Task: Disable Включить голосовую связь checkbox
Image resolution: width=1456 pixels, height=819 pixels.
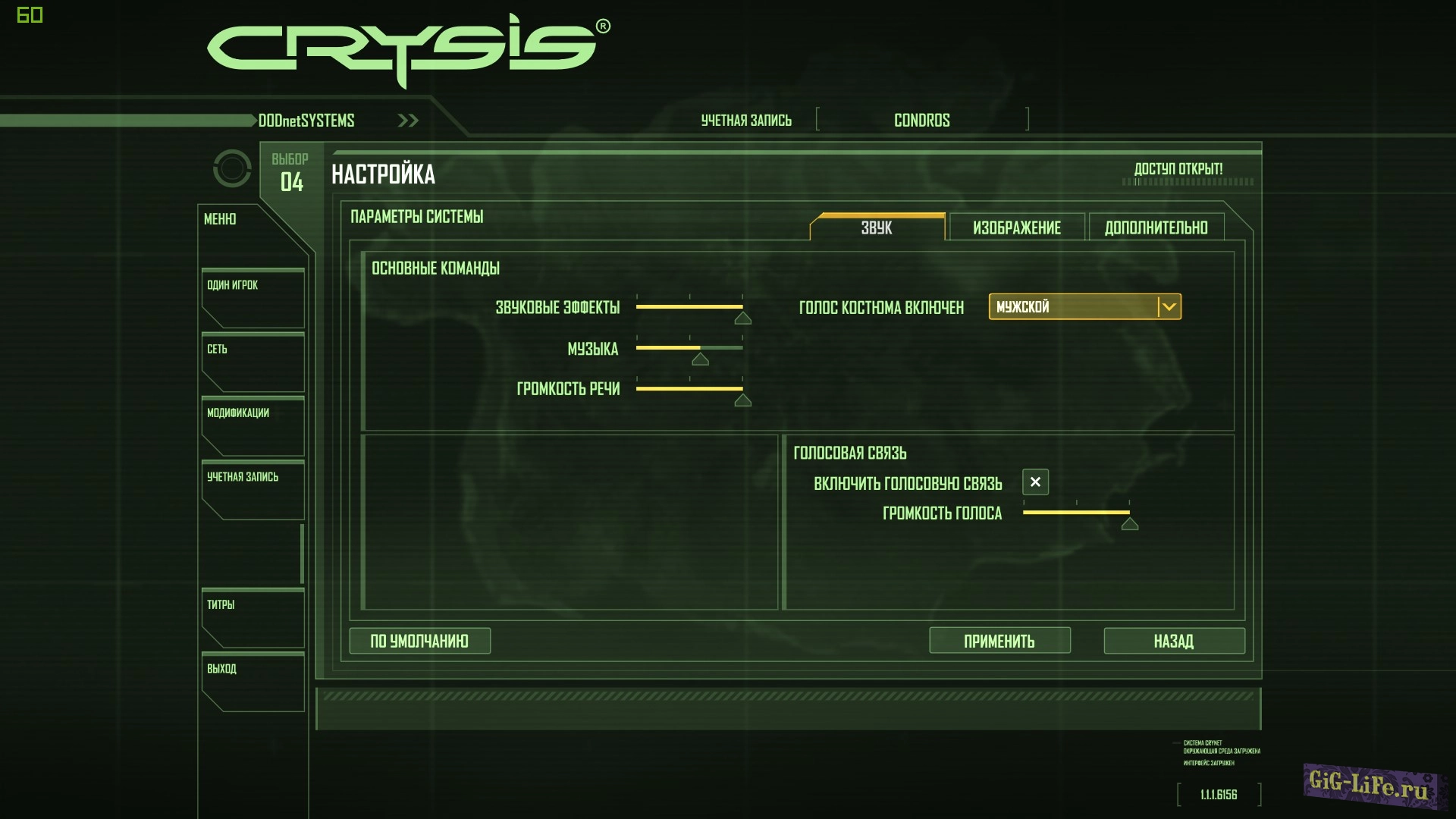Action: point(1034,482)
